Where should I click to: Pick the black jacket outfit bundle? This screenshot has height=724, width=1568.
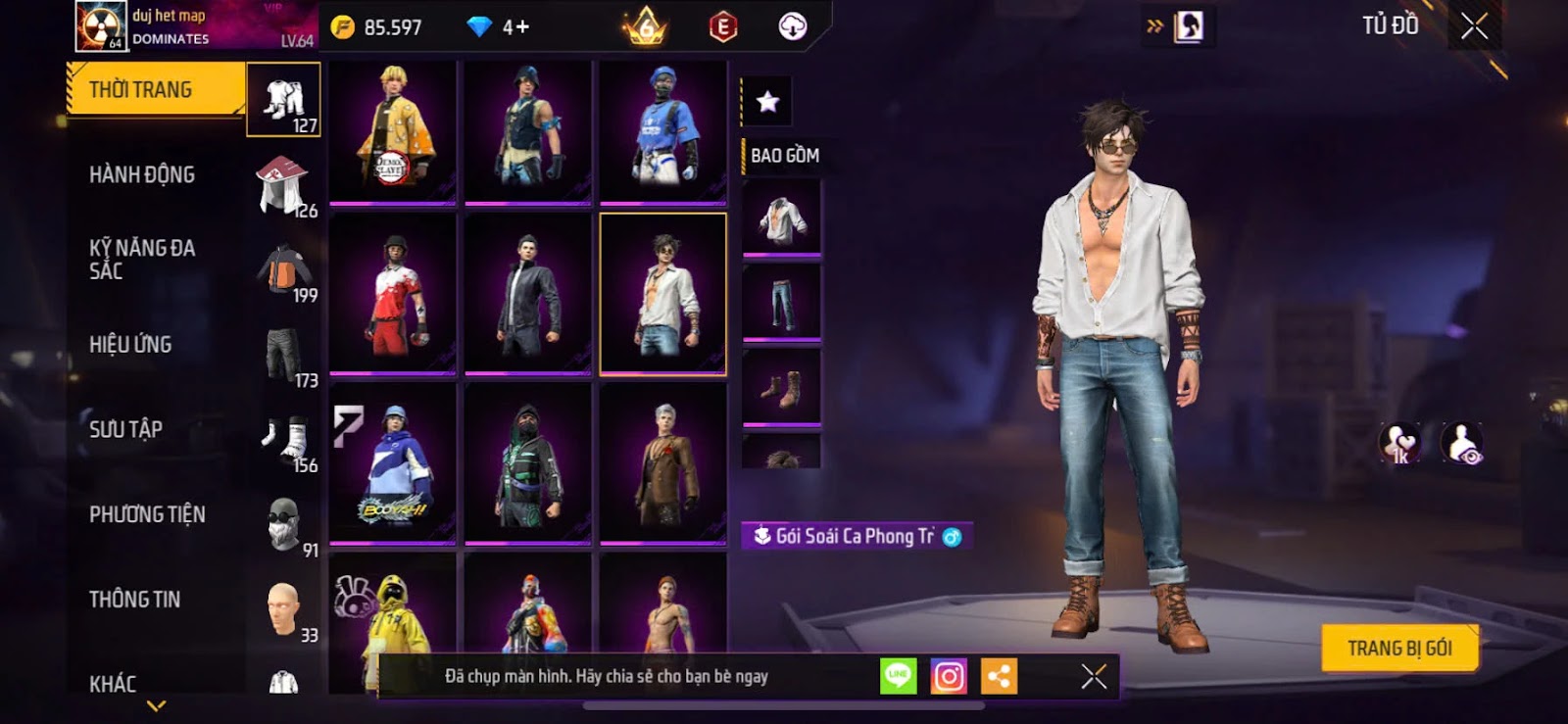pyautogui.click(x=527, y=293)
